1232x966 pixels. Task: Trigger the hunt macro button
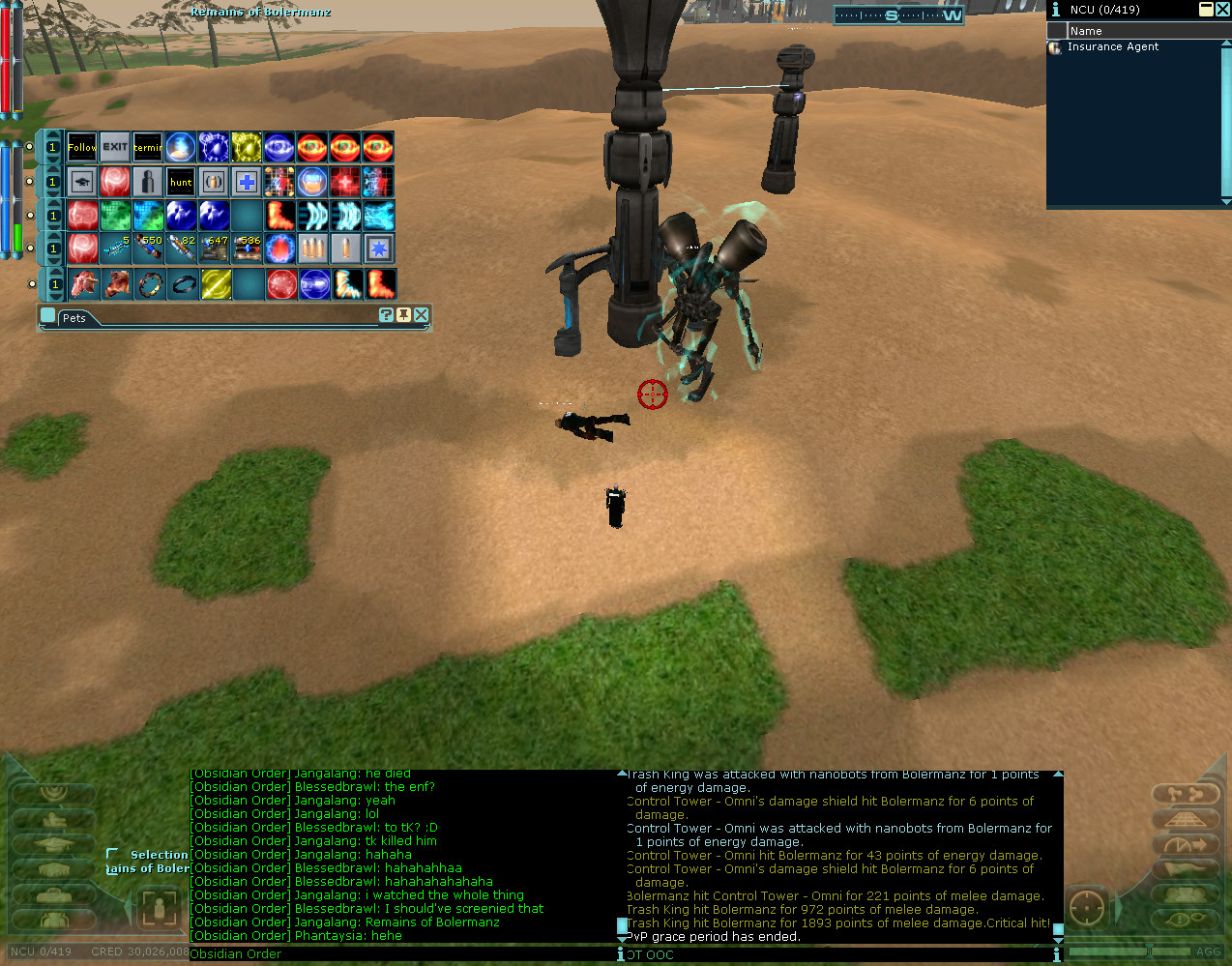181,182
